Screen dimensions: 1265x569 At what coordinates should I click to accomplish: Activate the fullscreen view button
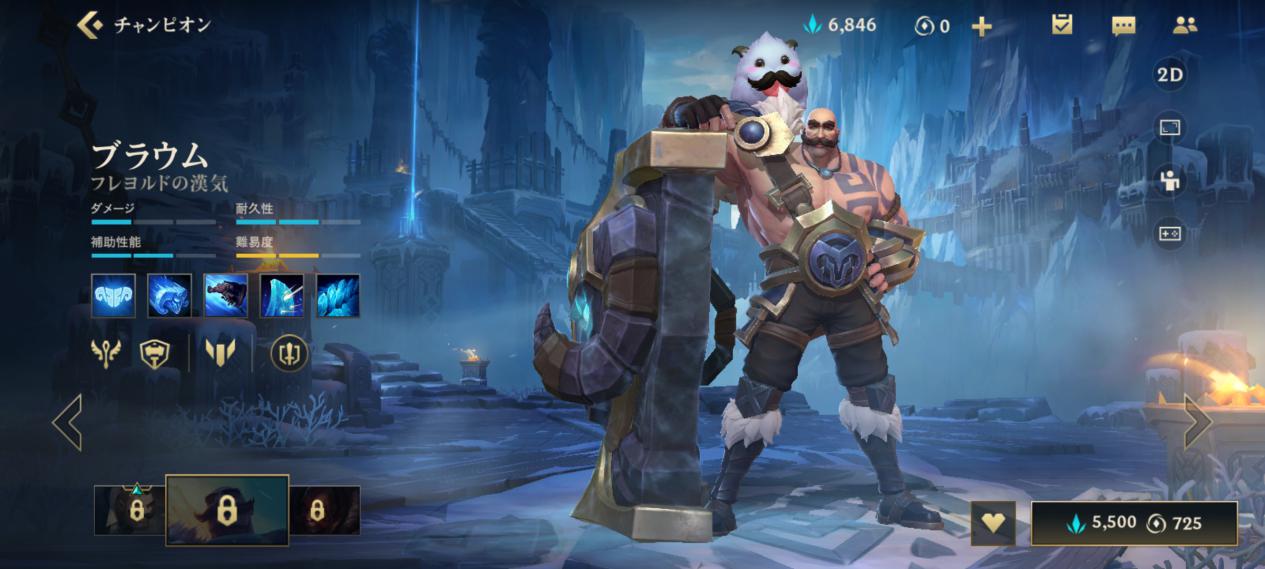pos(1169,128)
